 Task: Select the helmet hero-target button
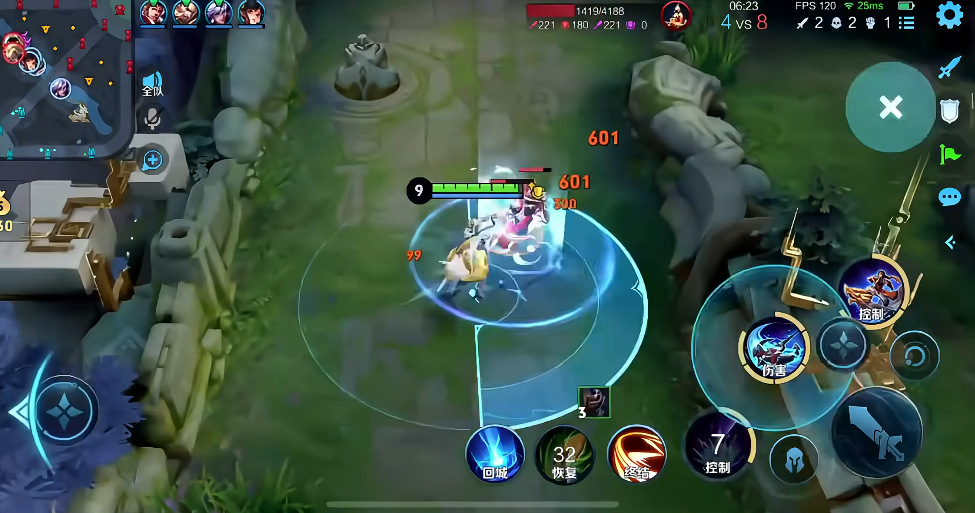coord(794,459)
